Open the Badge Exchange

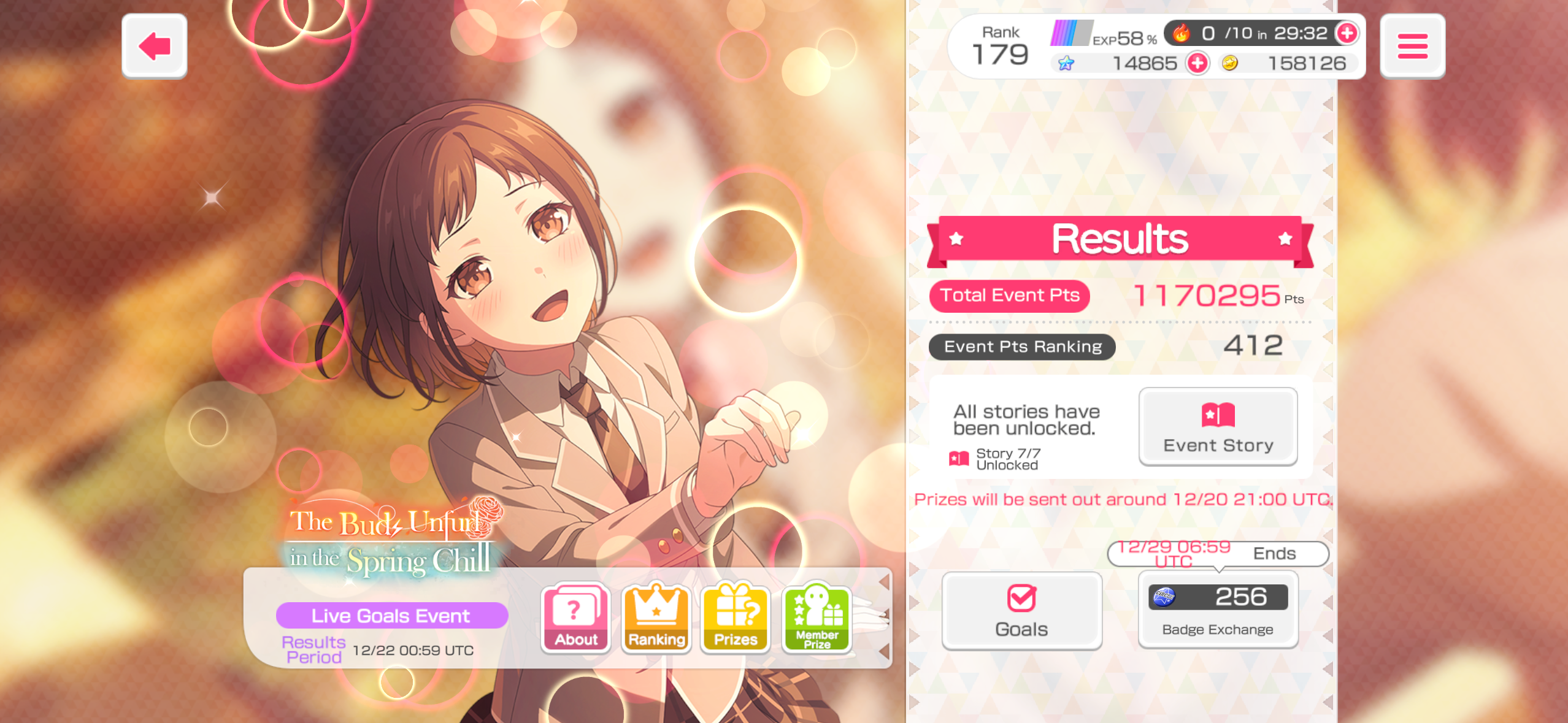[1218, 610]
